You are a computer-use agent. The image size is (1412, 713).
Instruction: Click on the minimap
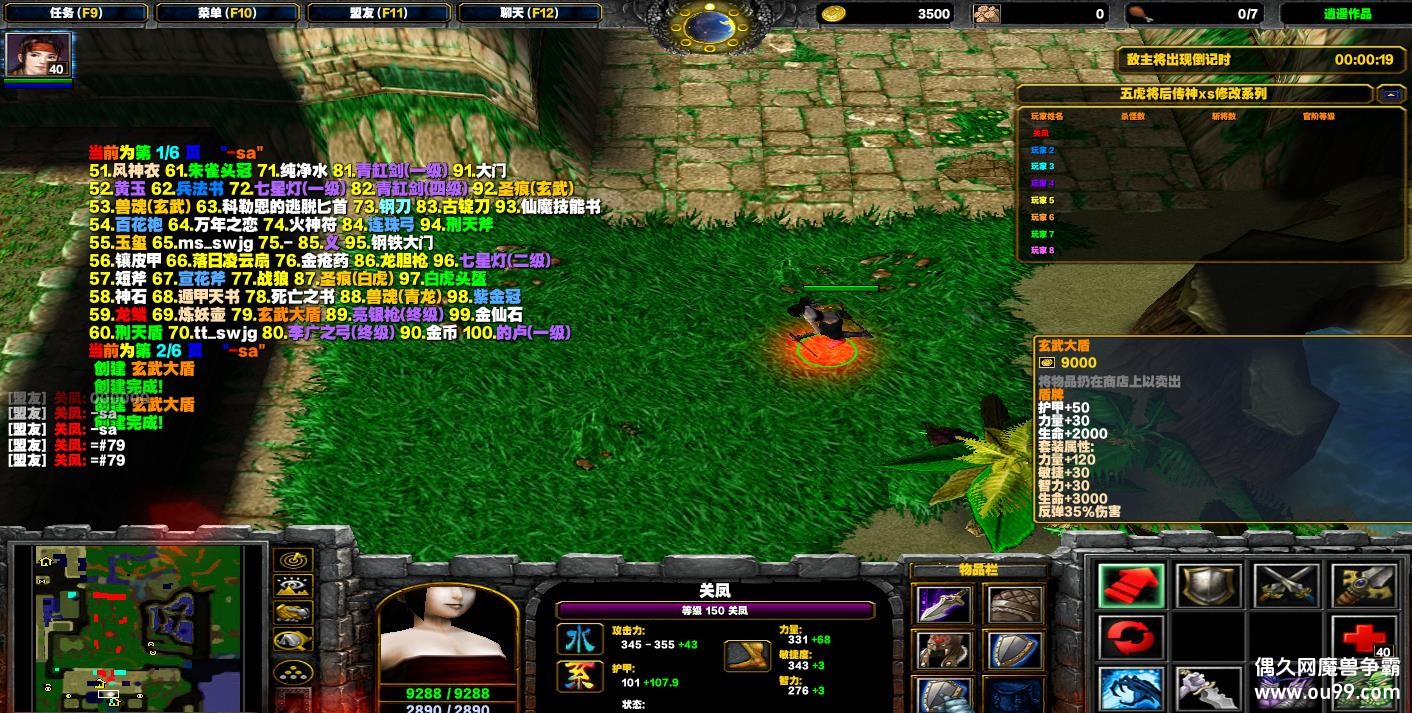(x=138, y=624)
